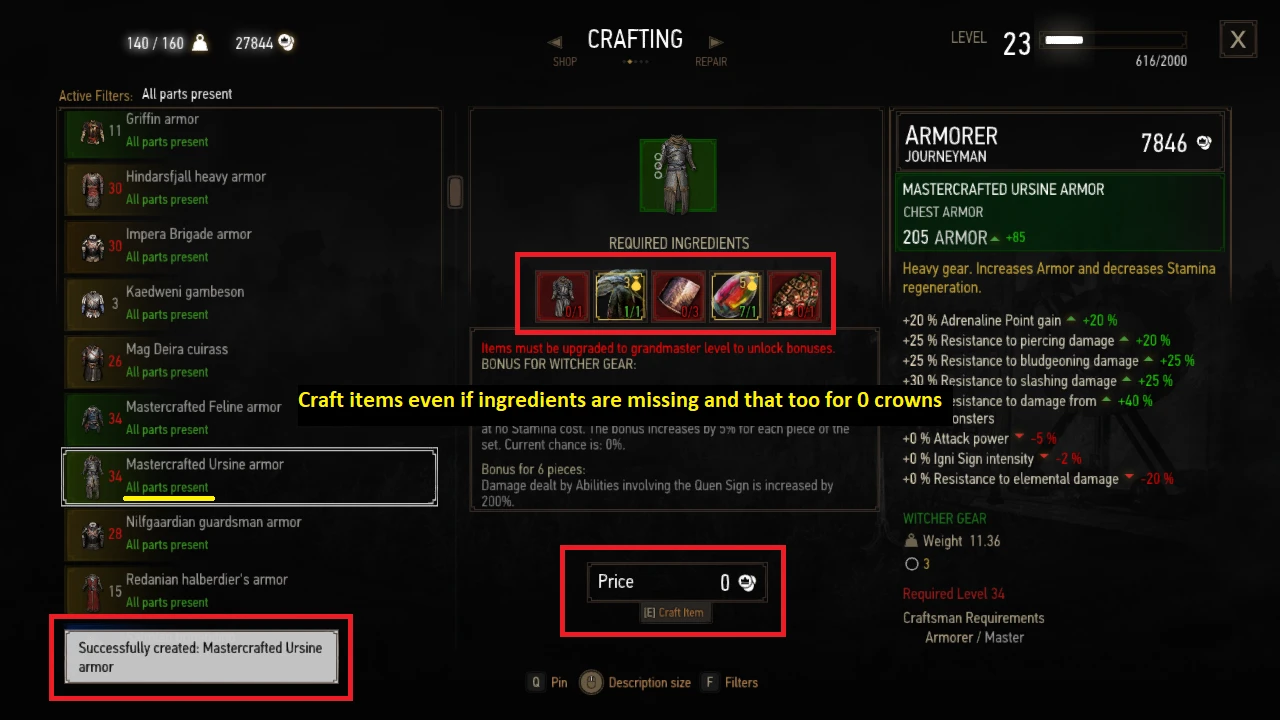Viewport: 1280px width, 720px height.
Task: Pick Nilfgaardian guardsman armor recipe
Action: [x=250, y=533]
